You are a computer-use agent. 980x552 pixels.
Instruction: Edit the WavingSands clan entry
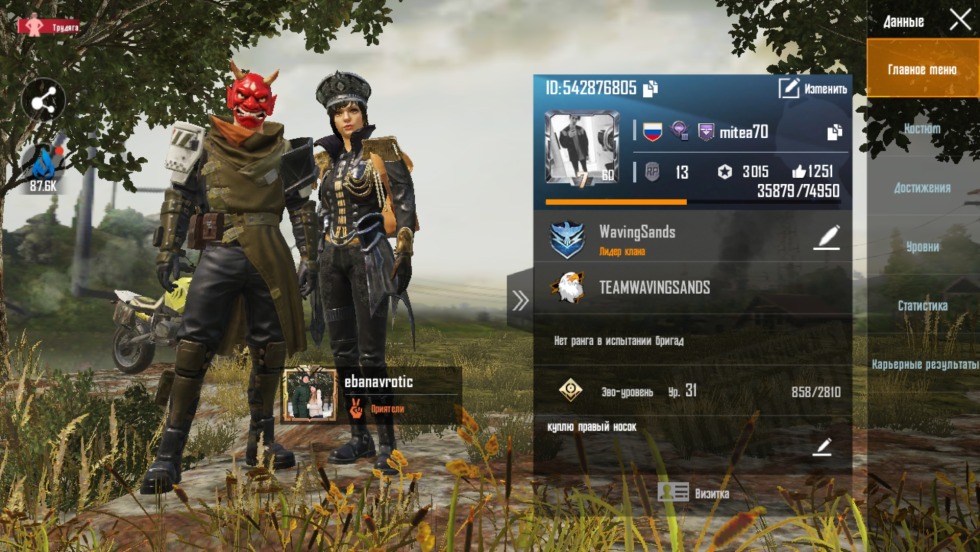coord(826,238)
